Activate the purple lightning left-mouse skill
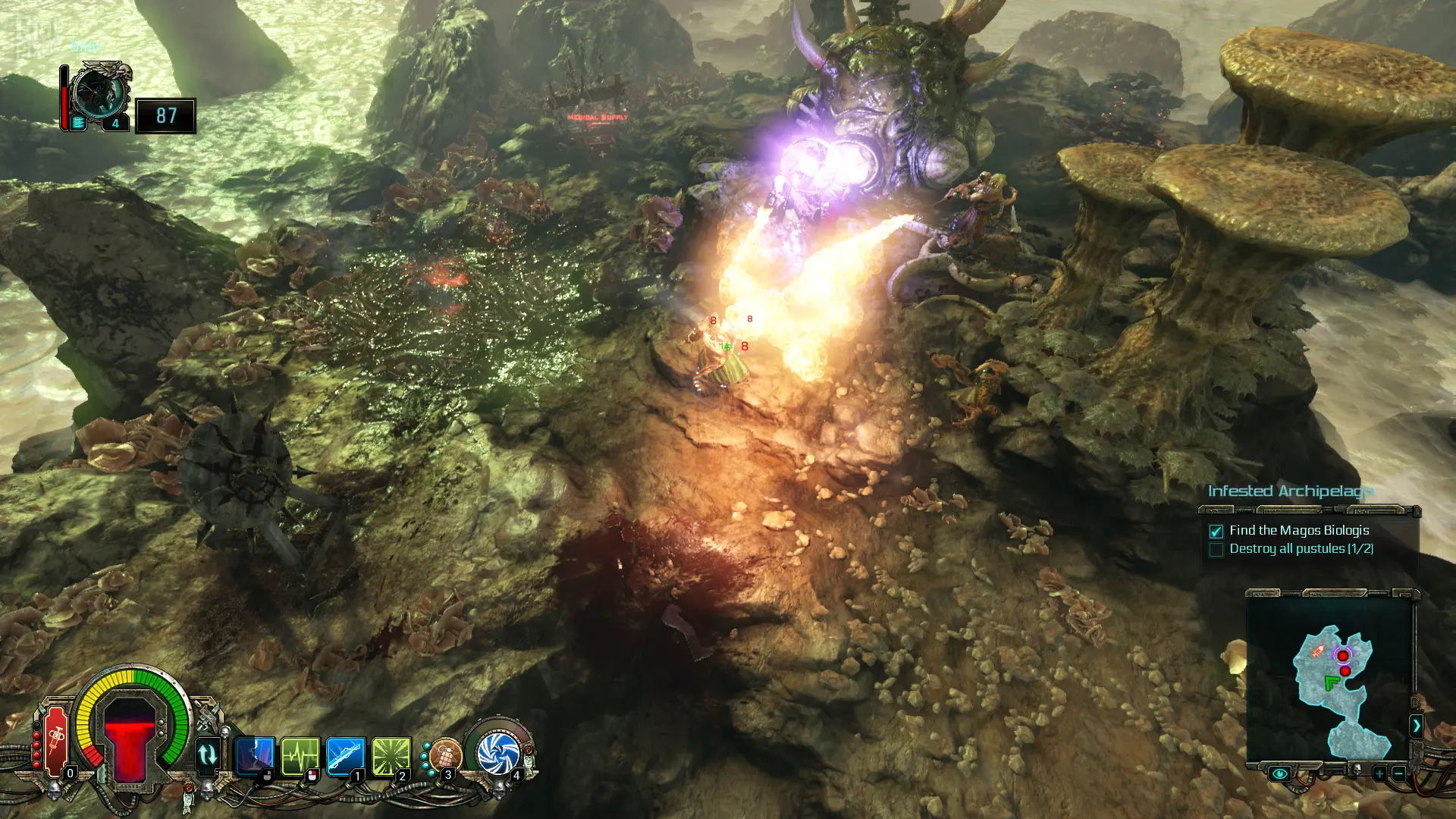This screenshot has height=819, width=1456. pos(255,755)
